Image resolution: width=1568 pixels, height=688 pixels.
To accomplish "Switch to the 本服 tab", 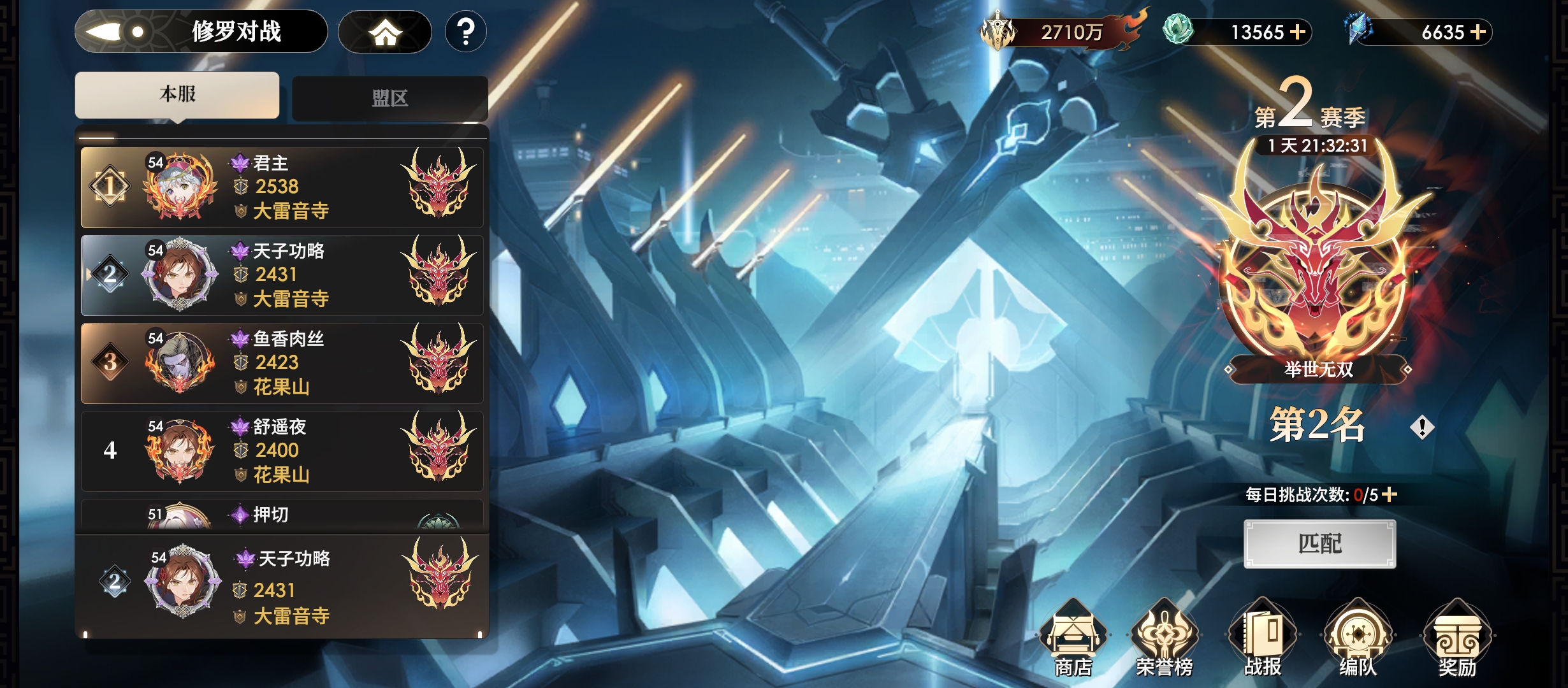I will click(x=177, y=95).
